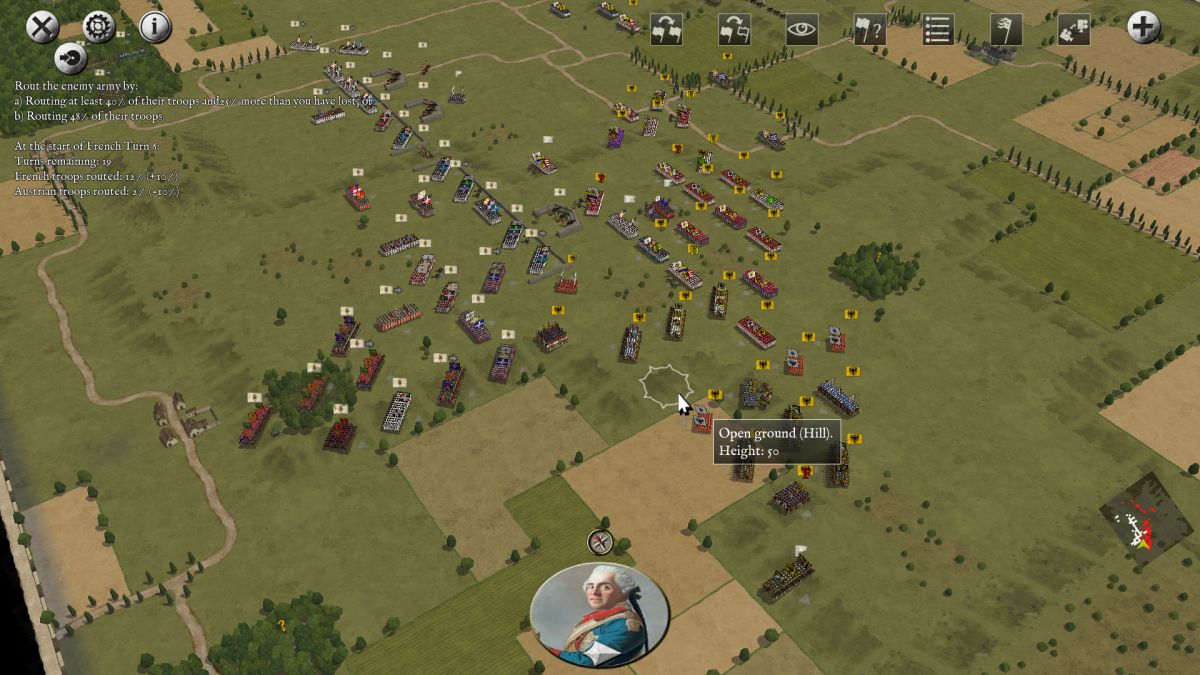The image size is (1200, 675).
Task: Click the flag with question mark icon
Action: [870, 29]
